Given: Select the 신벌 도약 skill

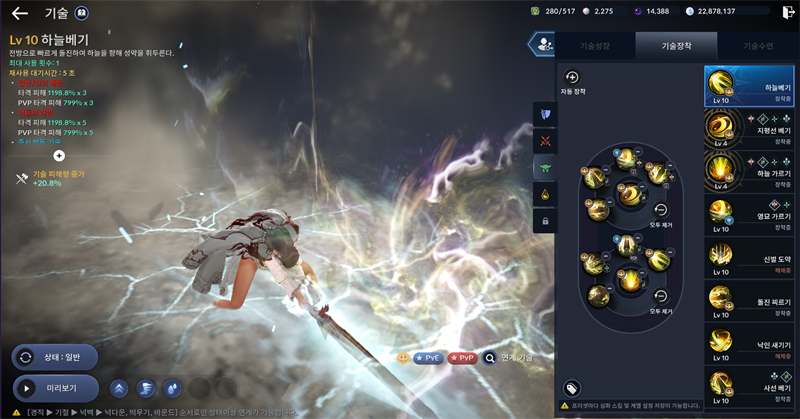Looking at the screenshot, I should pos(750,256).
